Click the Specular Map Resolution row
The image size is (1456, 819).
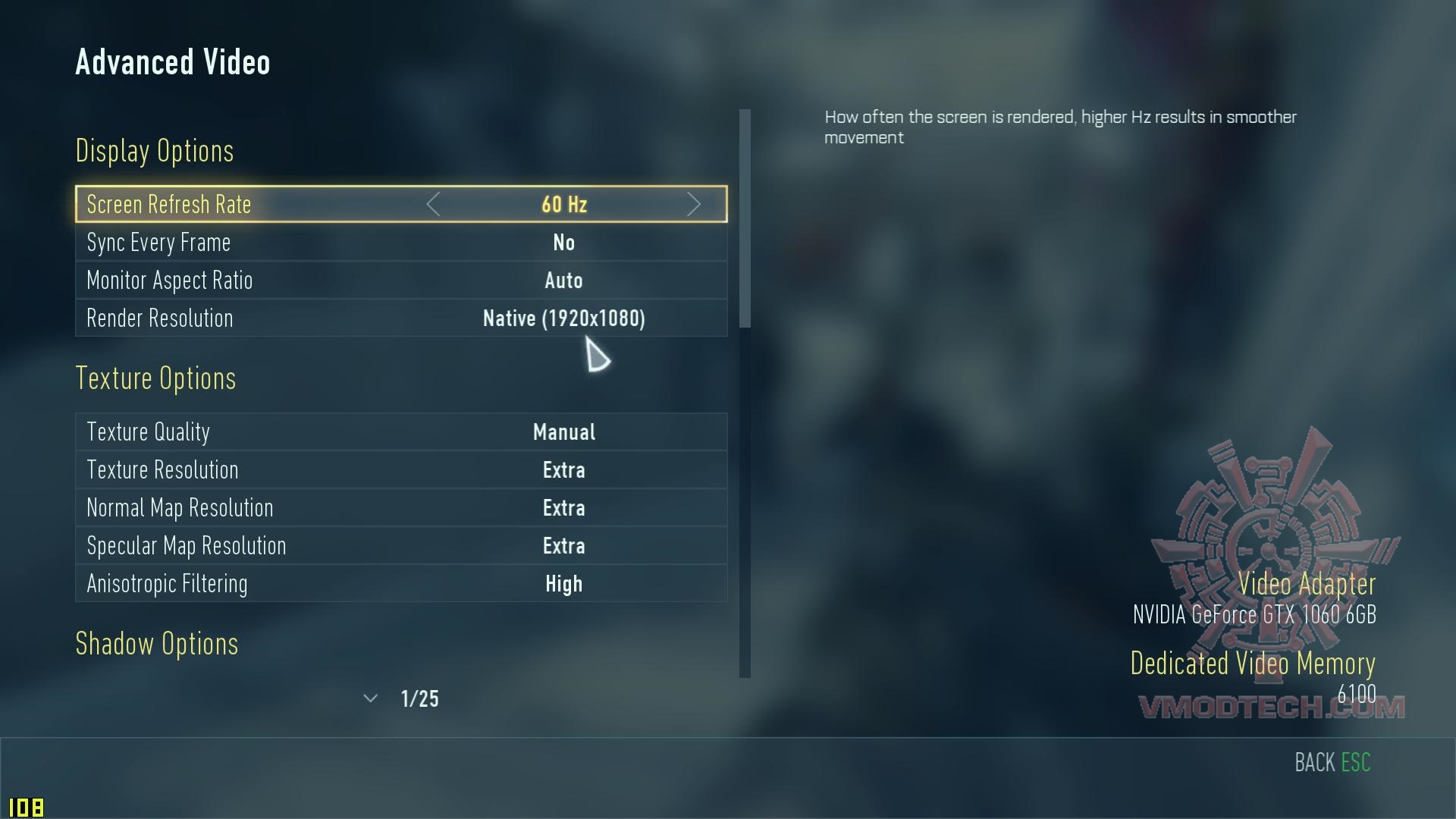pyautogui.click(x=401, y=546)
